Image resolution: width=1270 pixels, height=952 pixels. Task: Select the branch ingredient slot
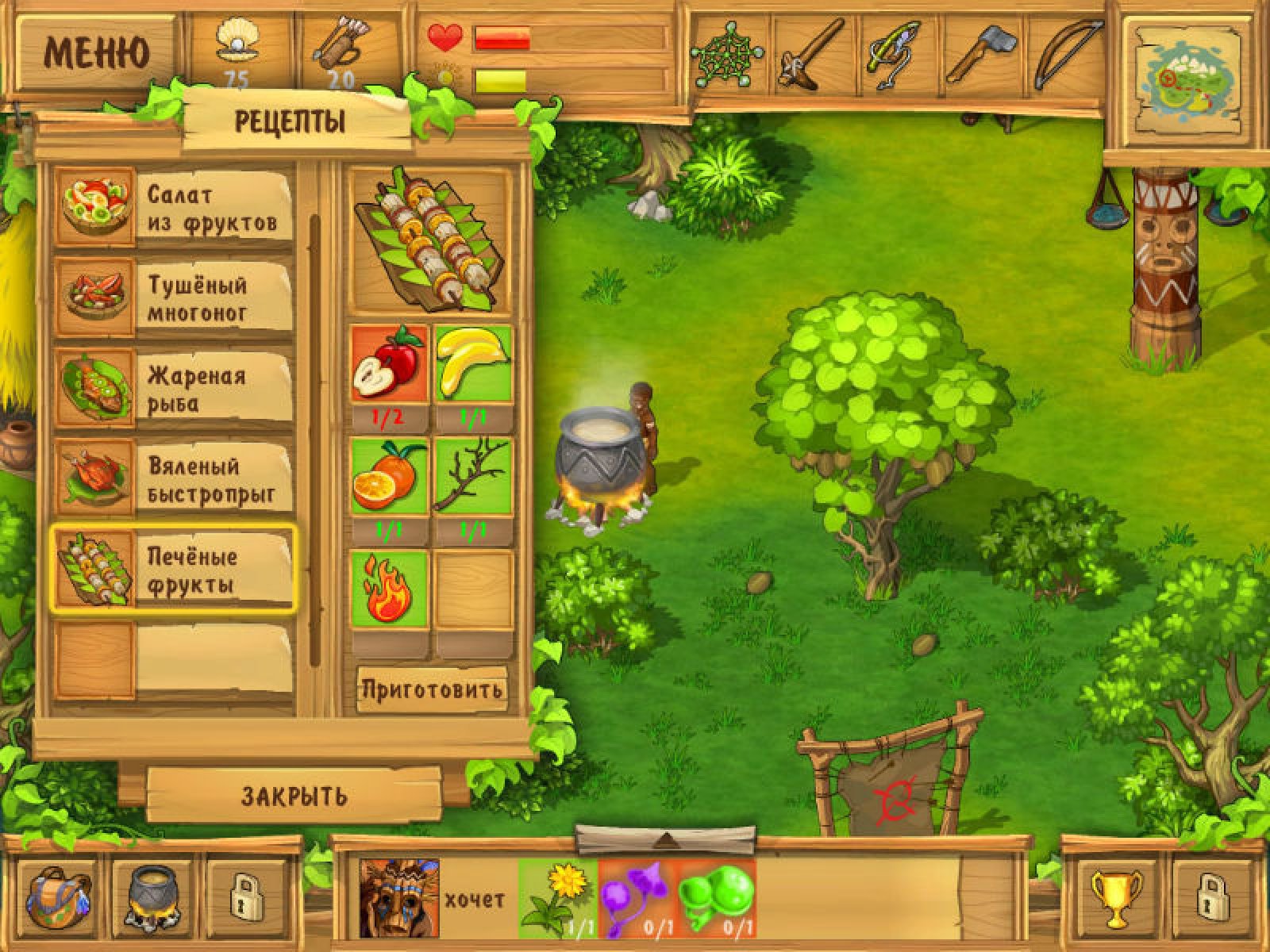(x=473, y=477)
